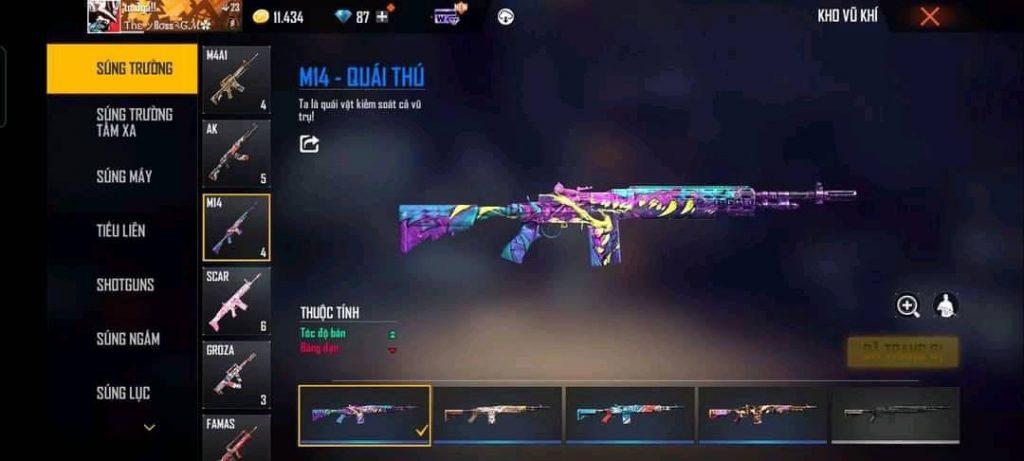
Task: Open the Súng Lục category
Action: tap(123, 393)
